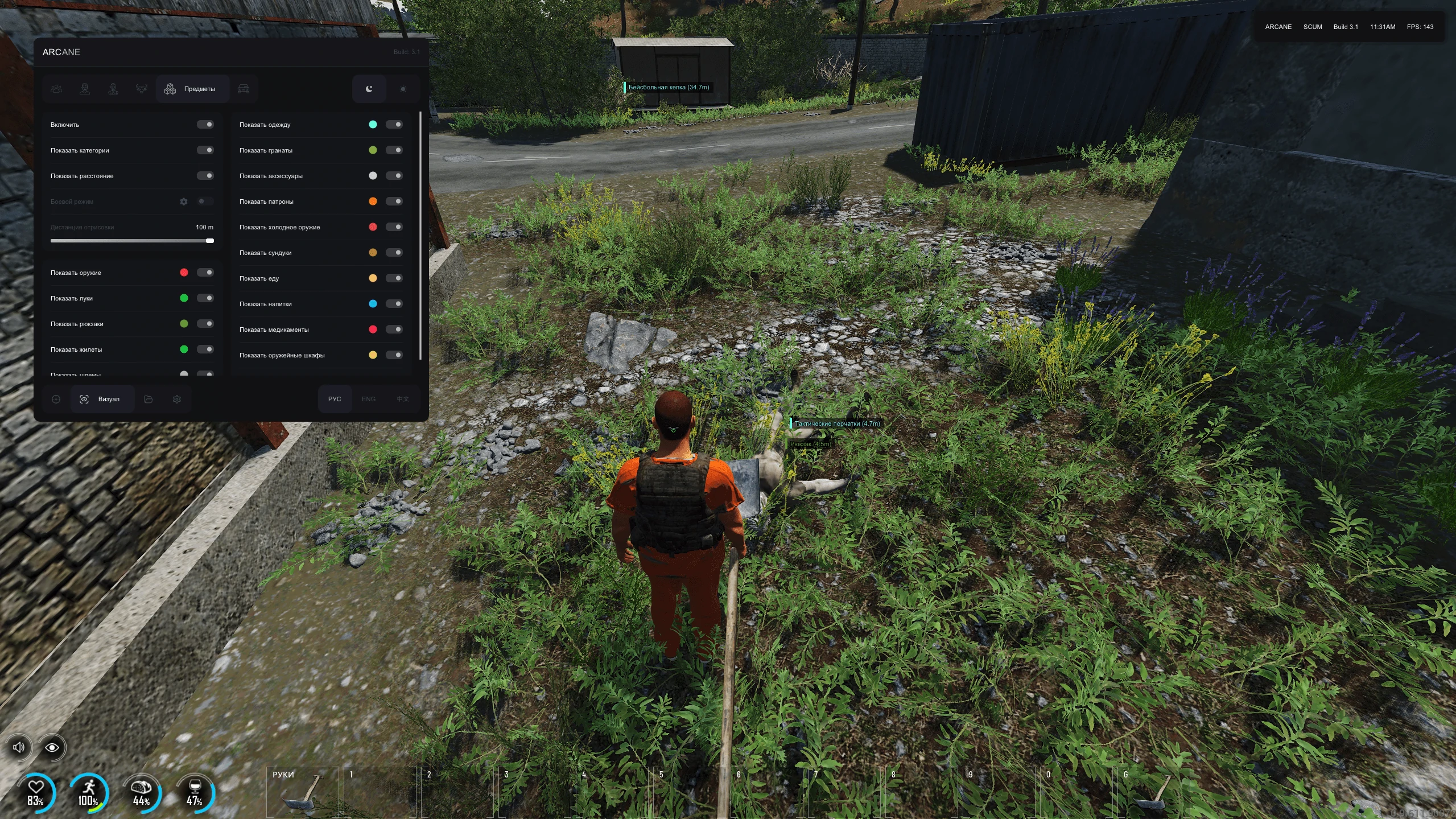Open the gear settings section in bottom bar
1456x819 pixels.
click(177, 399)
